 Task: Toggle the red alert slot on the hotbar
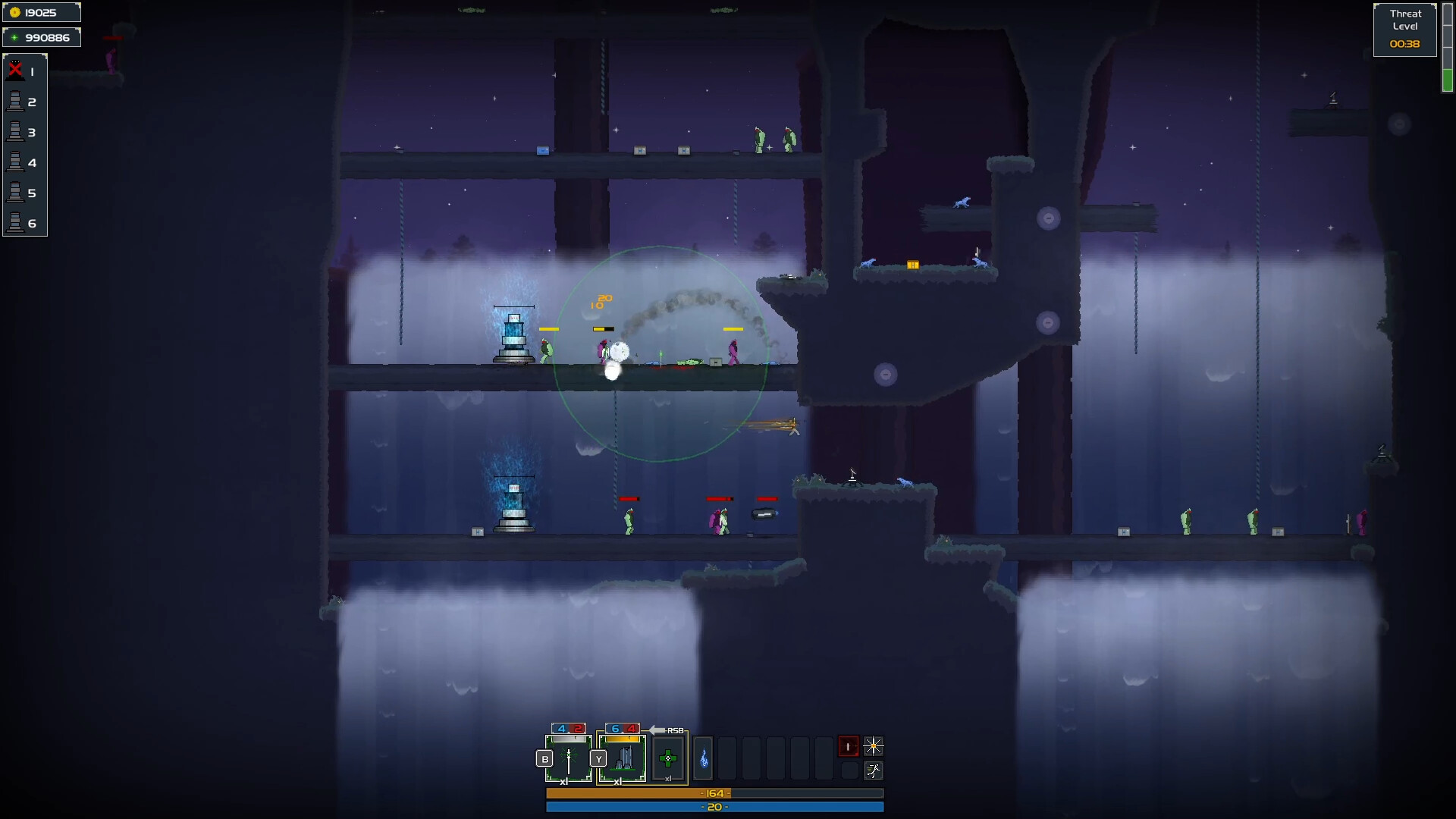[849, 746]
